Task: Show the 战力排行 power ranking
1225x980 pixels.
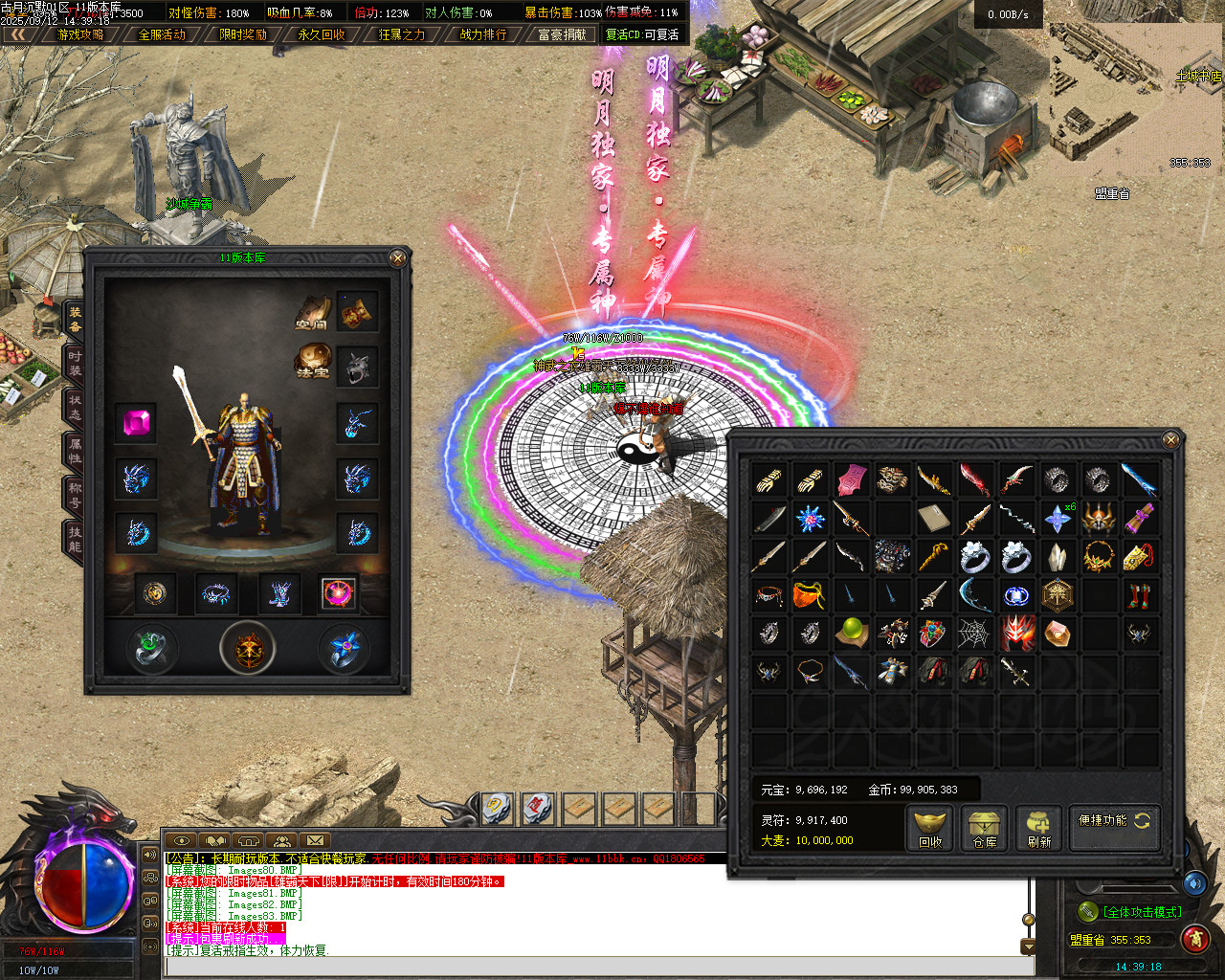Action: (483, 34)
